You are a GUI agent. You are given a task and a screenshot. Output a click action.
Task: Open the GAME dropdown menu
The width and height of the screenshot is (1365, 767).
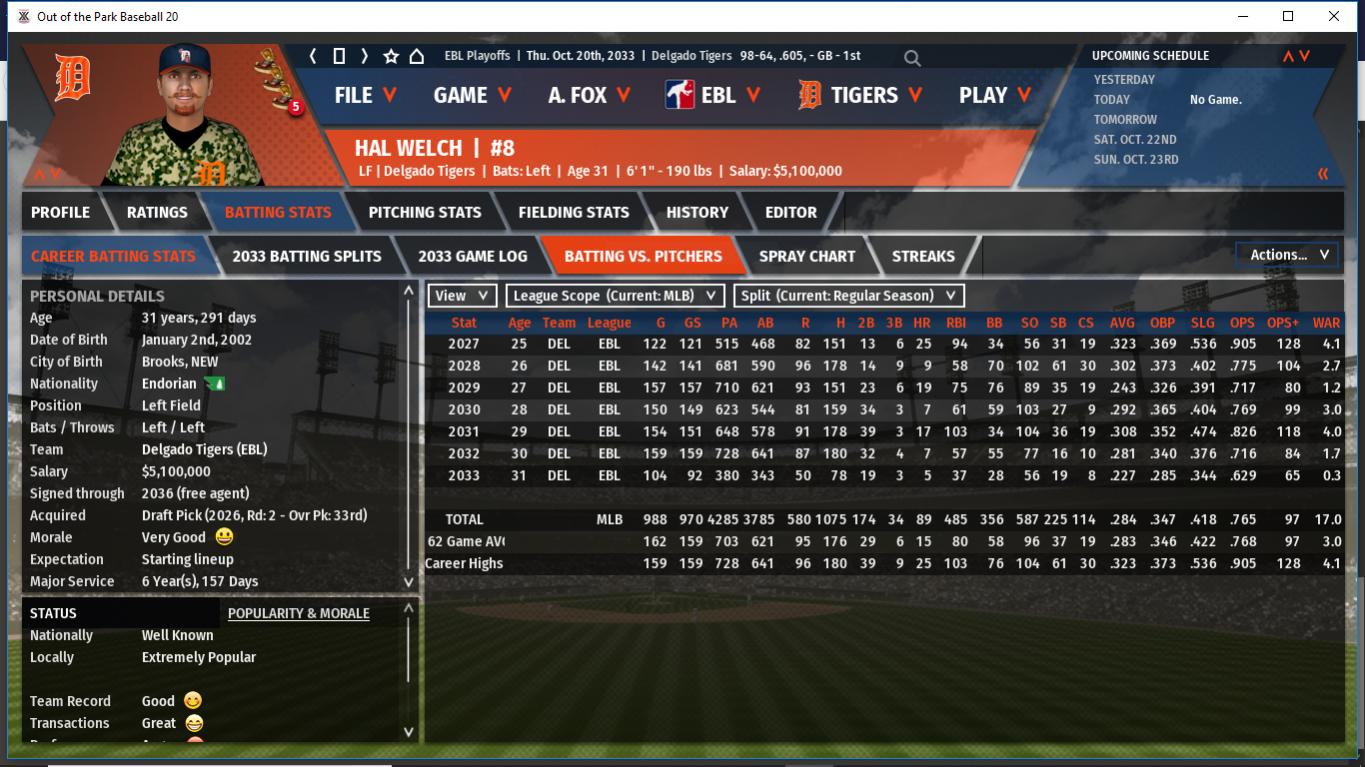(x=472, y=95)
